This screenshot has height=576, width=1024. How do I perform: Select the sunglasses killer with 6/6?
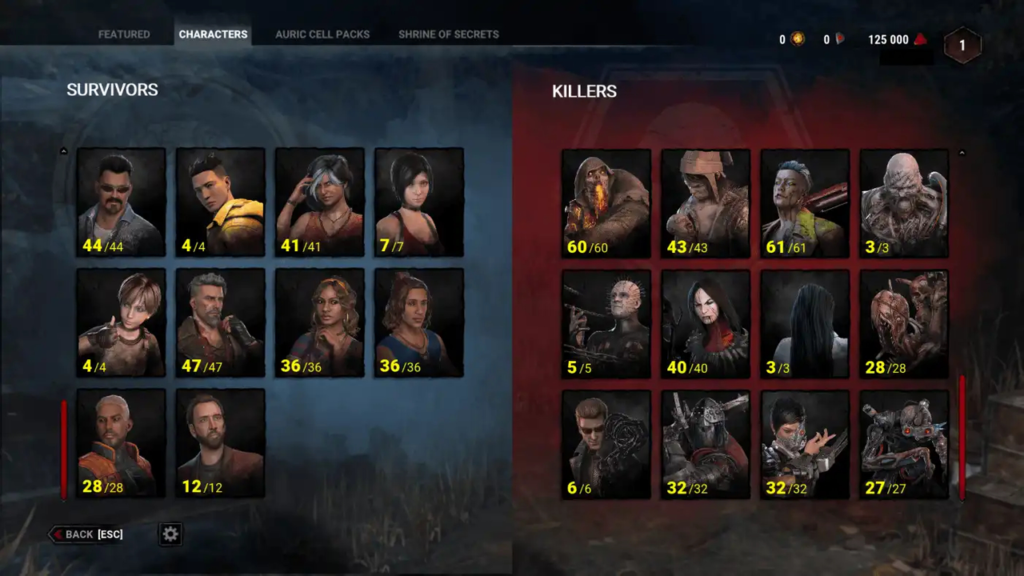(x=606, y=444)
